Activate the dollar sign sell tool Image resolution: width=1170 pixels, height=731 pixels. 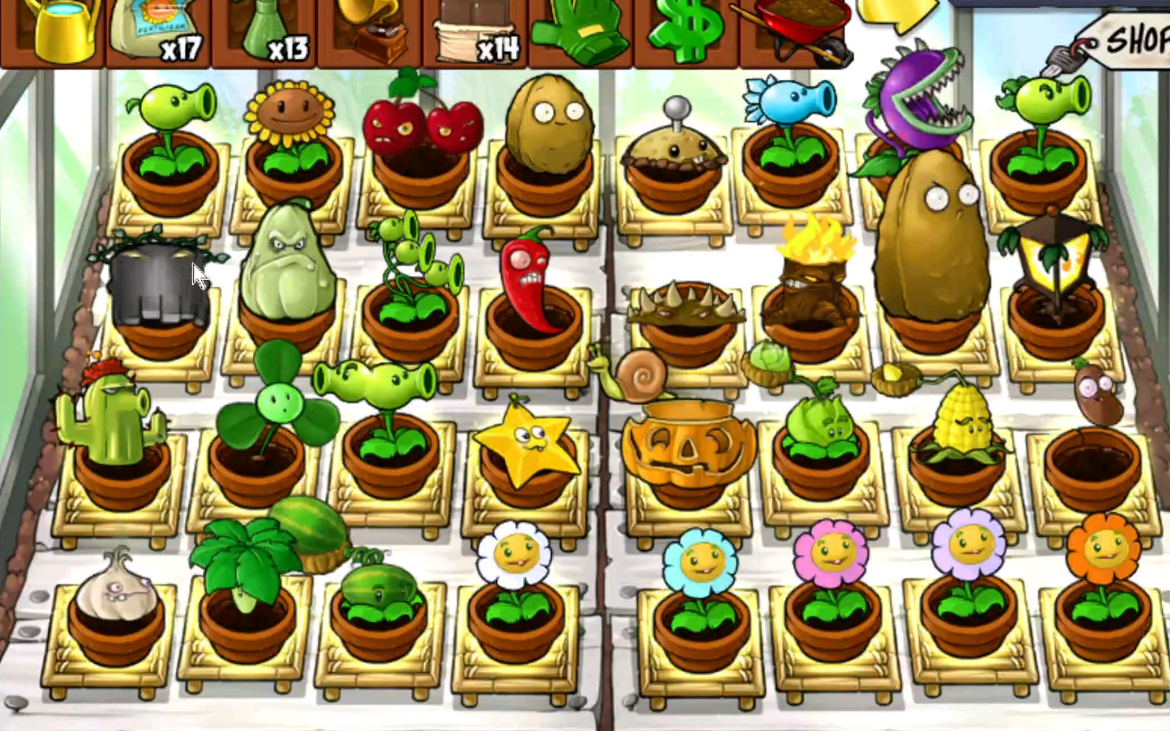pos(685,28)
